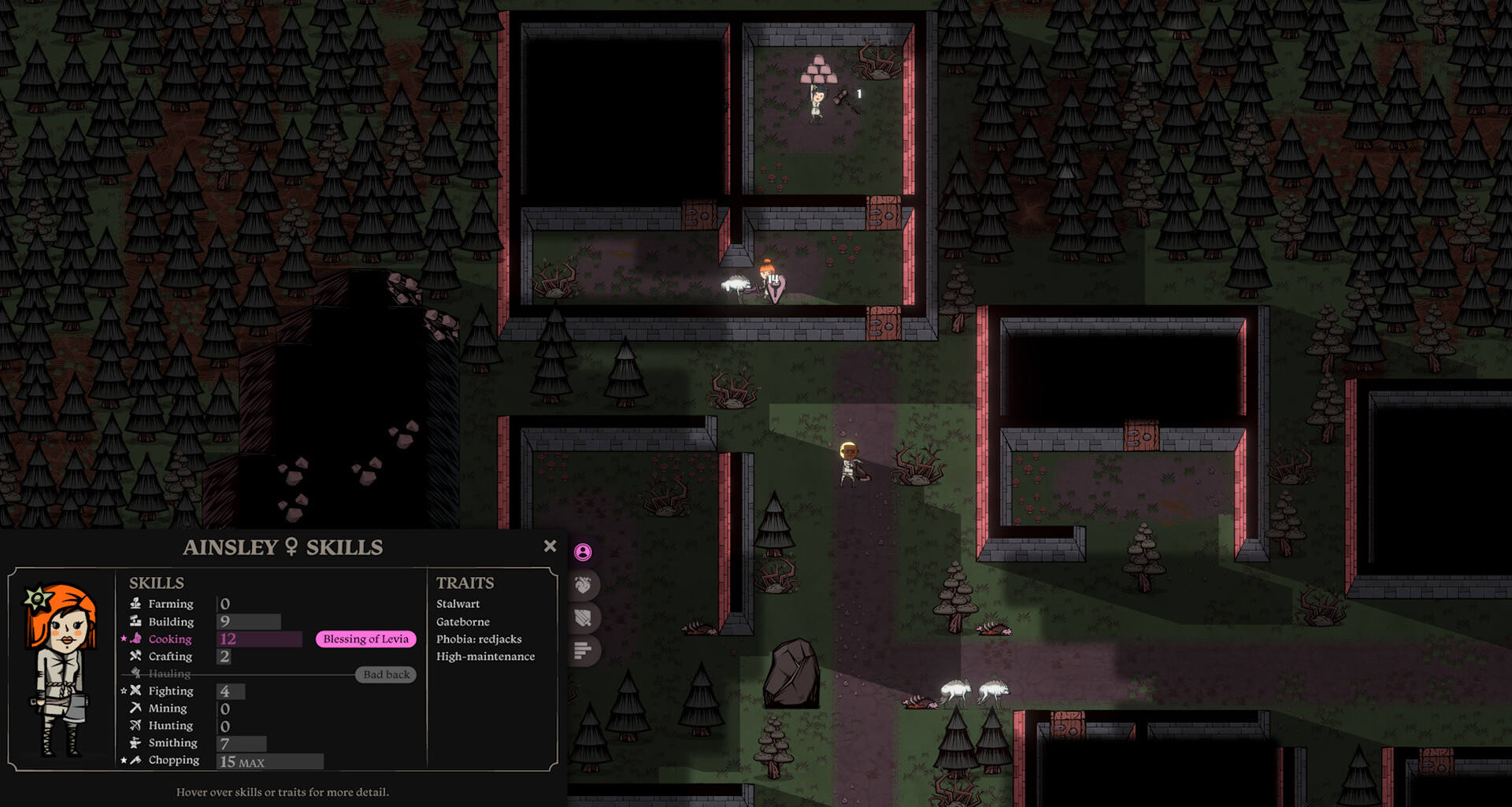
Task: Select the Farming skill icon
Action: (x=134, y=604)
